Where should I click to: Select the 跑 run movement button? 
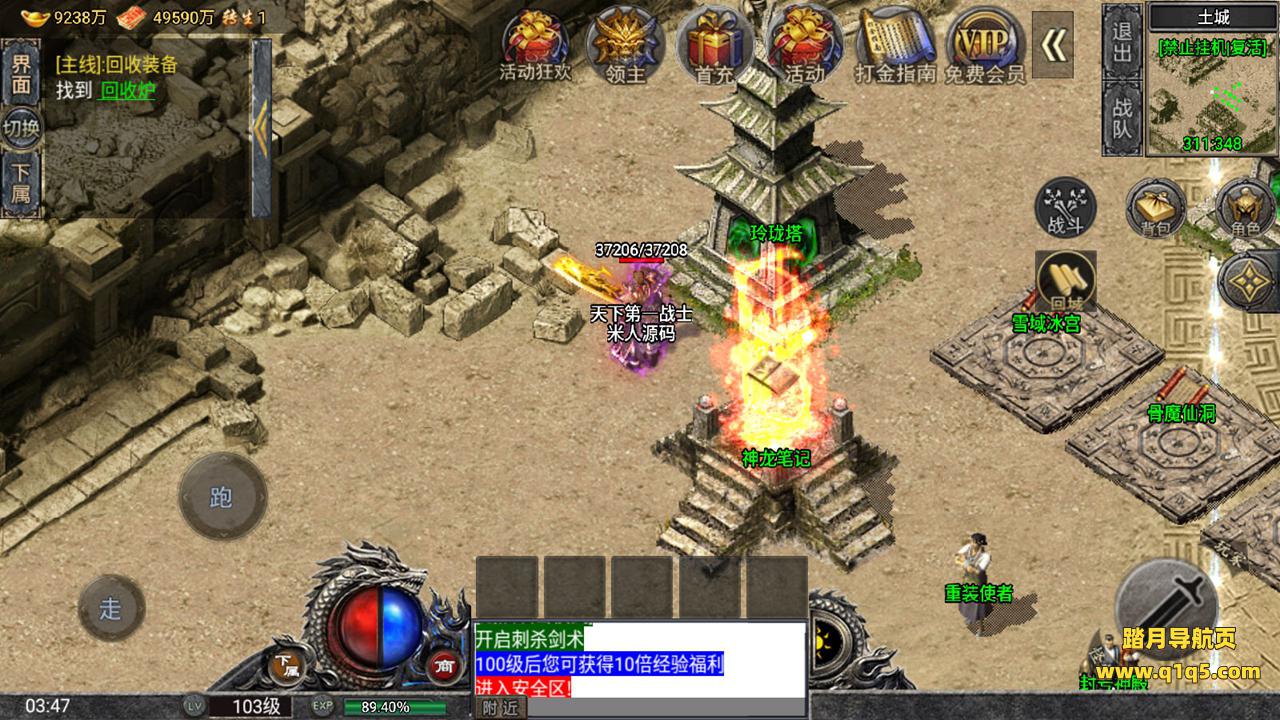point(222,497)
